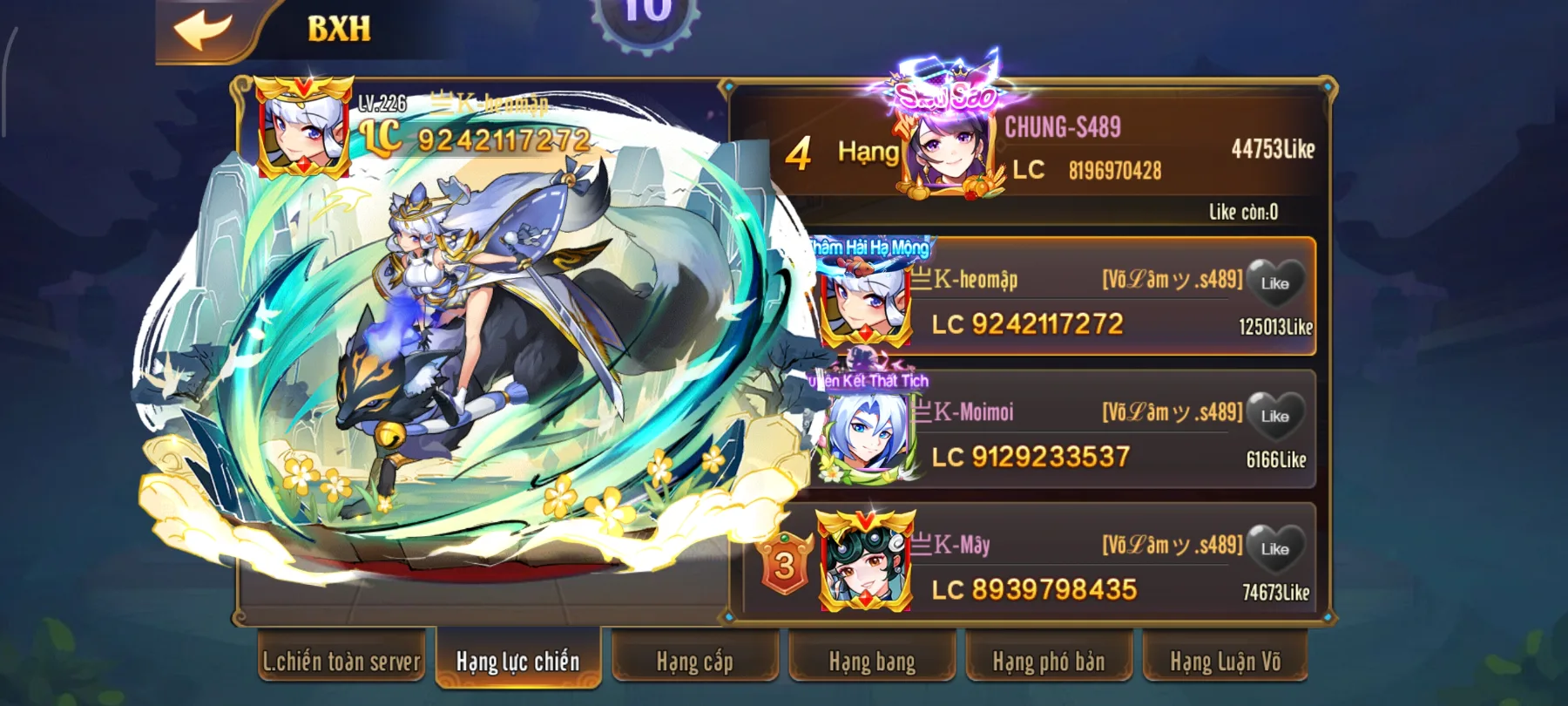Click the back arrow on the BXH screen
The width and height of the screenshot is (1568, 706).
pyautogui.click(x=202, y=27)
